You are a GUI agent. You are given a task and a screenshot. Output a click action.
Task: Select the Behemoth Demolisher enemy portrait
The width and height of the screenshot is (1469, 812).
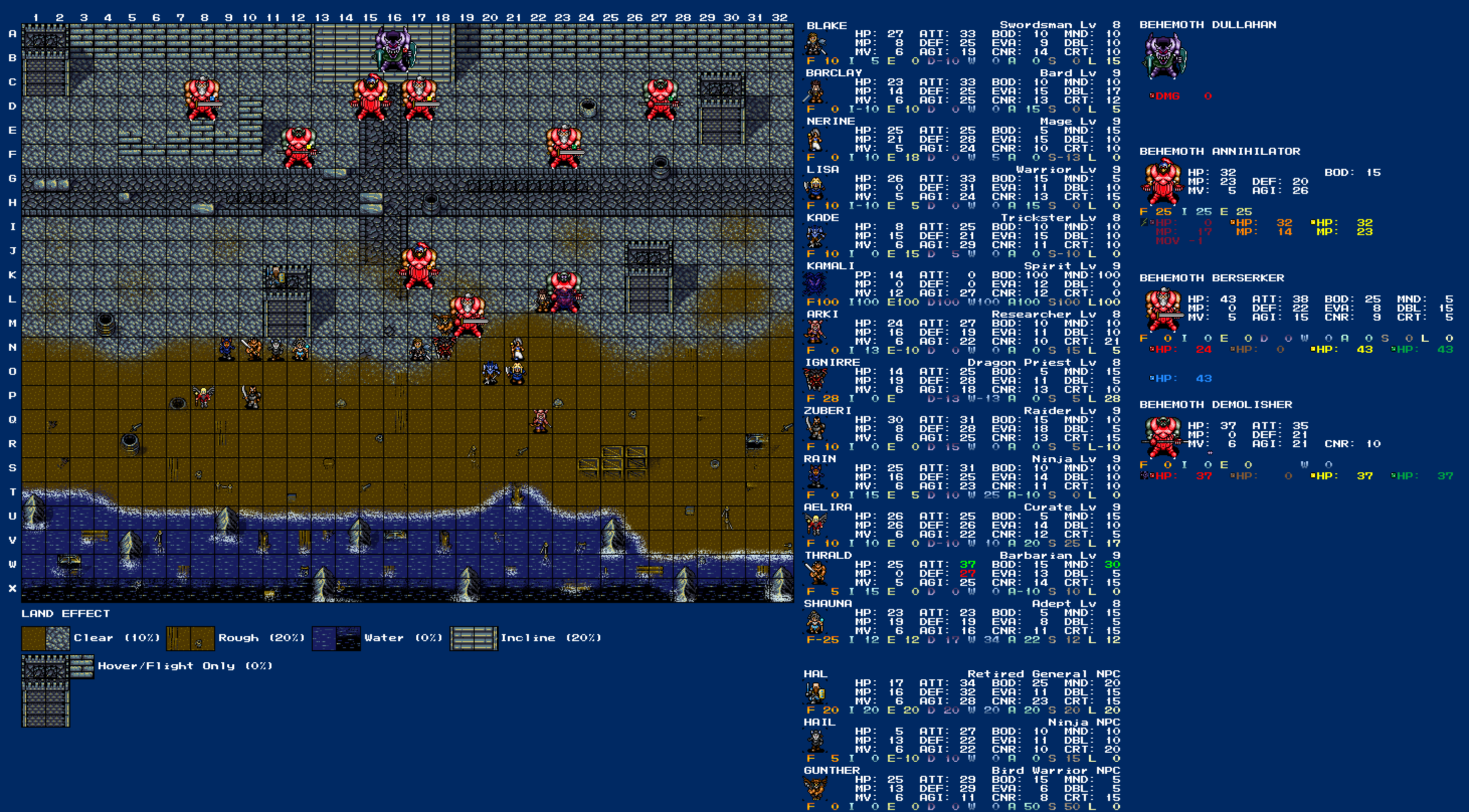coord(1161,436)
